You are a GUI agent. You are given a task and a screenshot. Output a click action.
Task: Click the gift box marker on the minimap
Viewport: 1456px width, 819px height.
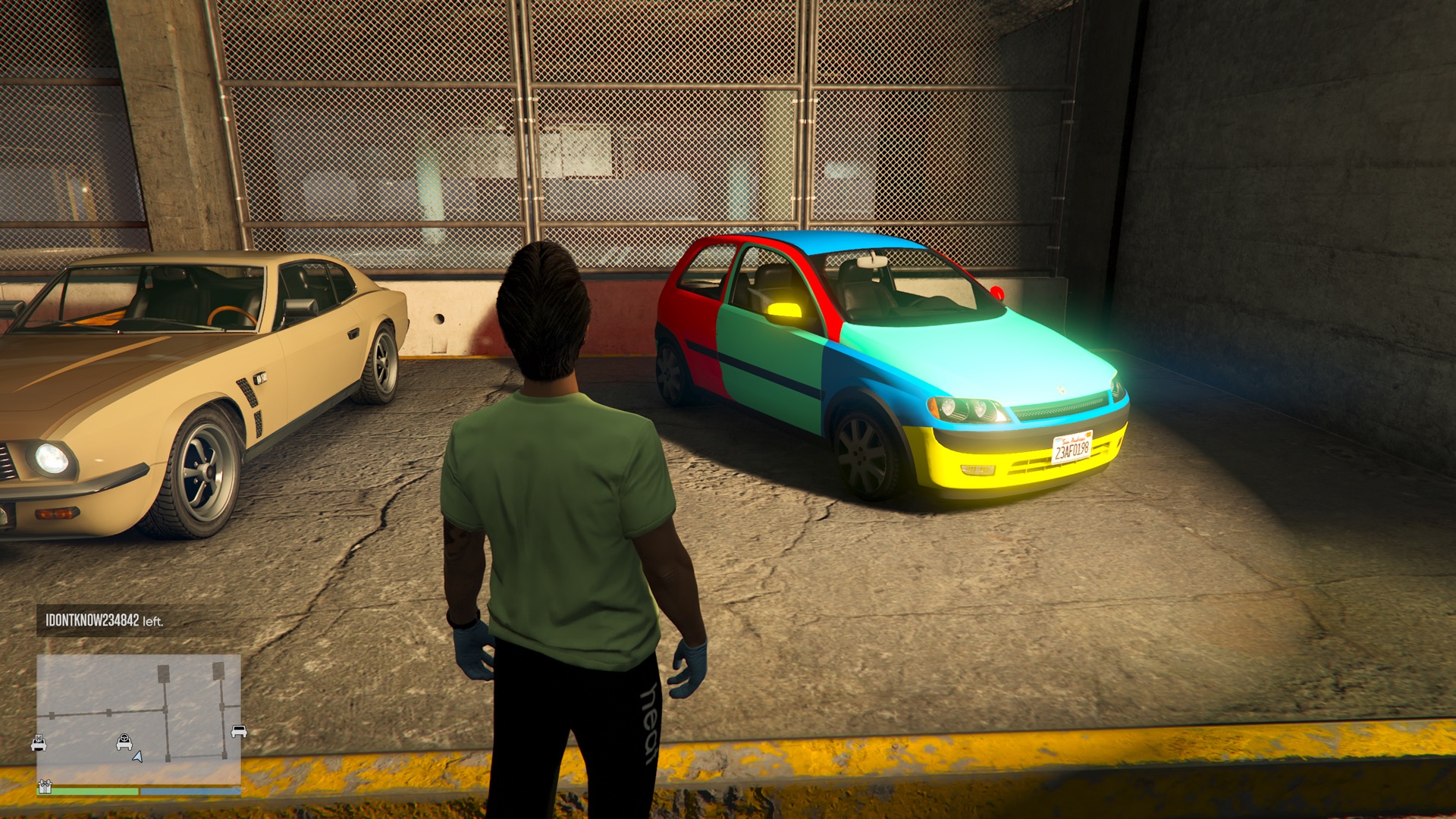point(45,786)
